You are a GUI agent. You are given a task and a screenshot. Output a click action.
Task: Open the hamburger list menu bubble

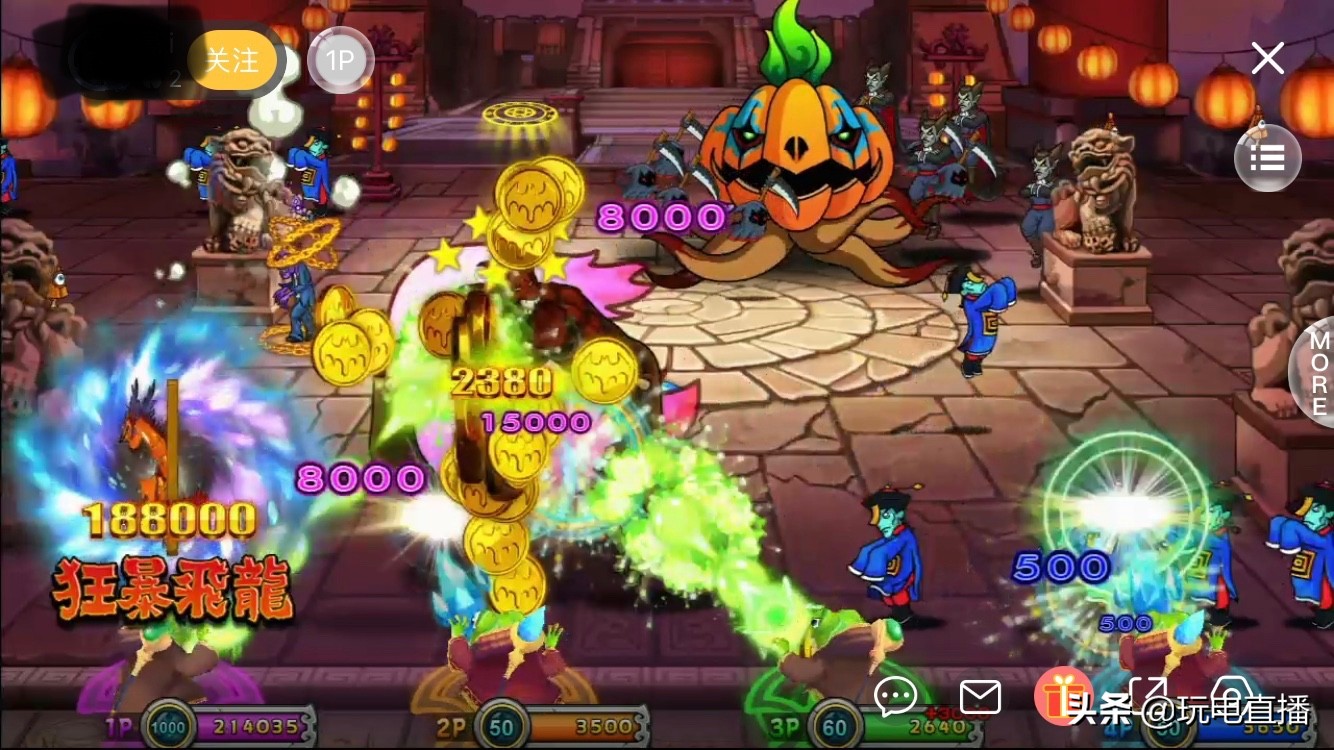[1267, 157]
